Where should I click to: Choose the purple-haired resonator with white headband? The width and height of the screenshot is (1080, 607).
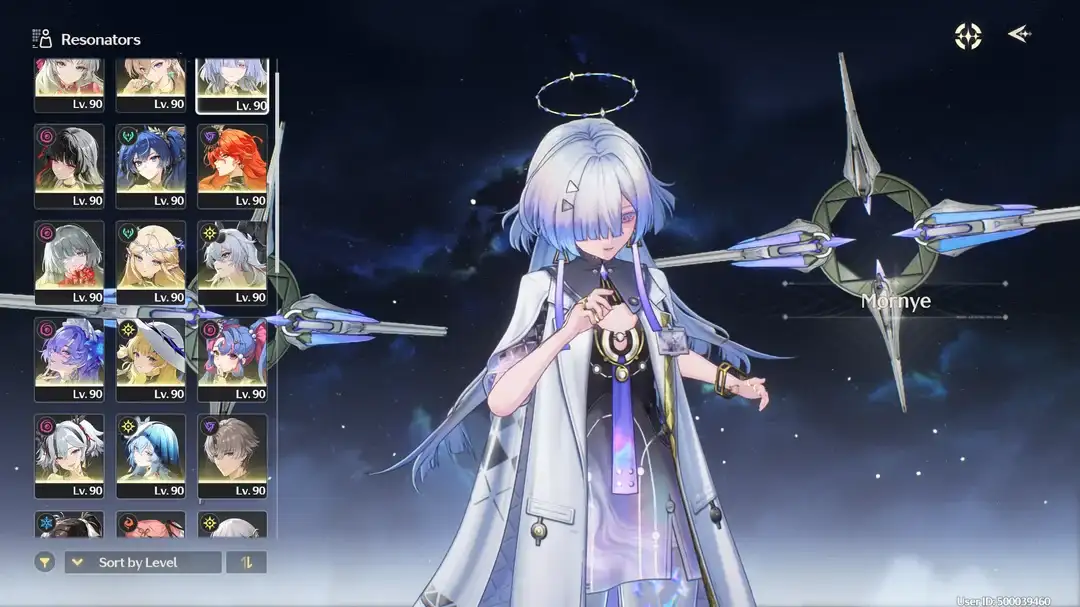pyautogui.click(x=69, y=358)
